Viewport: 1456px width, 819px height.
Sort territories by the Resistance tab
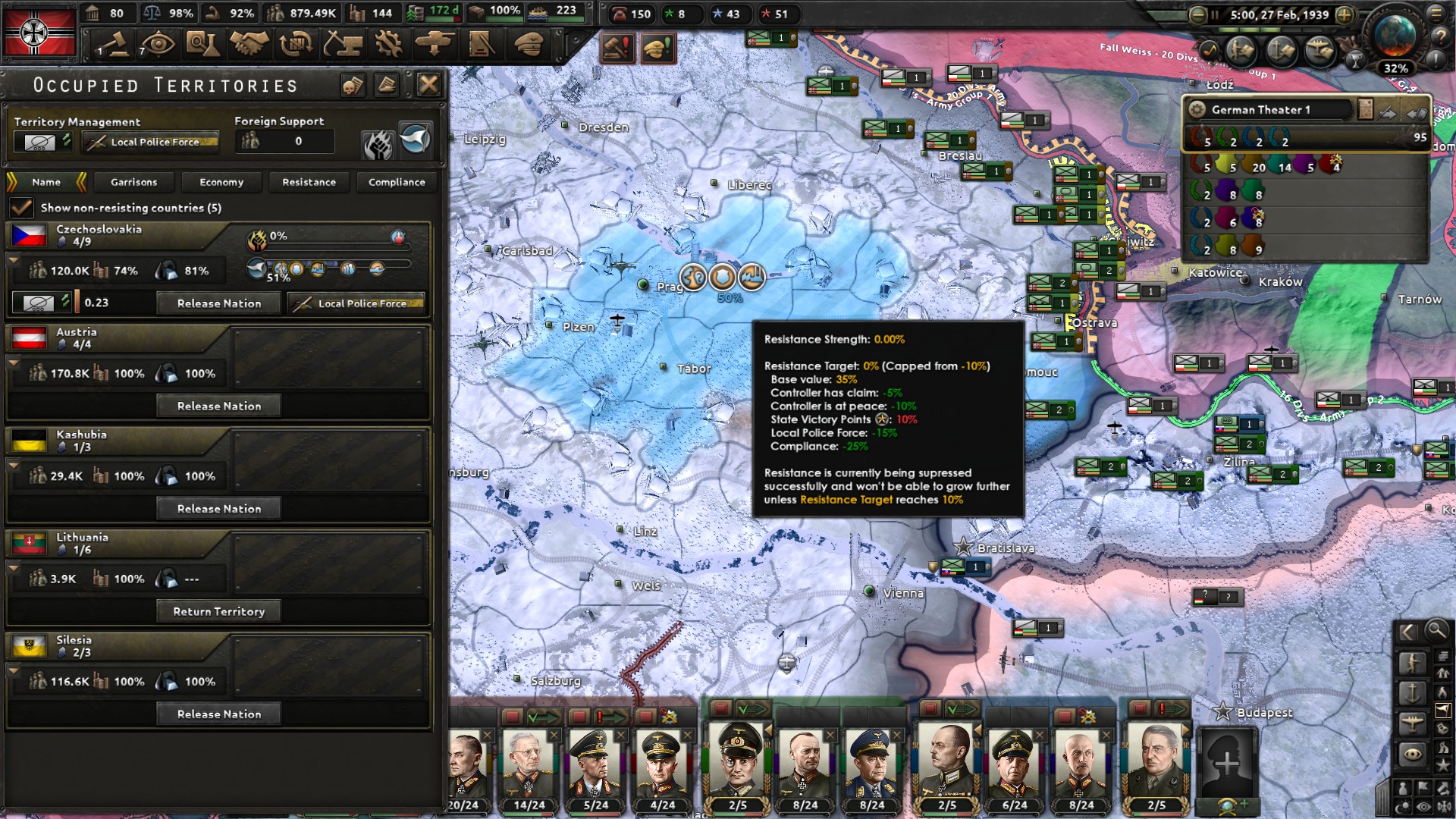(309, 182)
